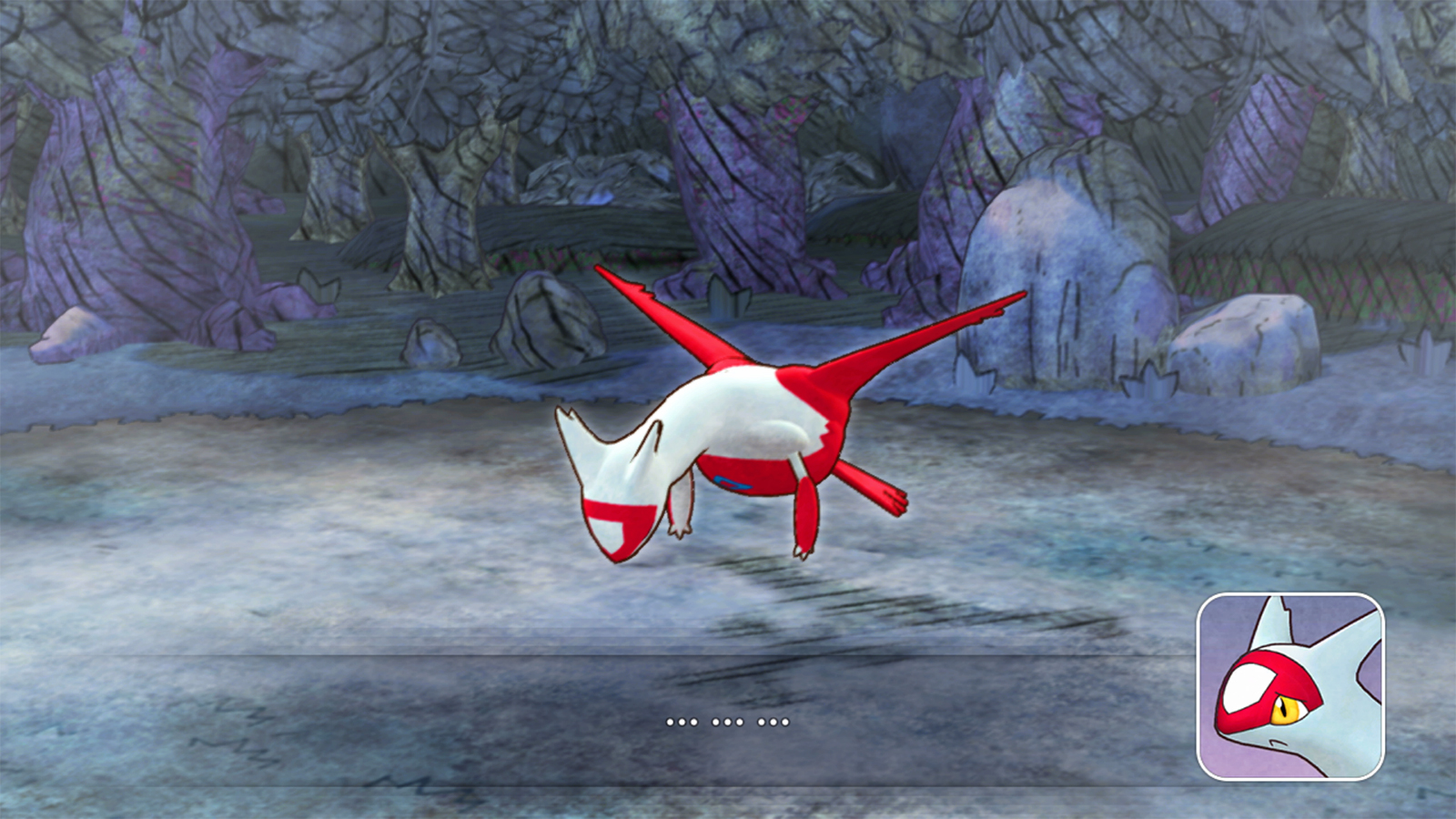Click the blue triangle marking on Latias's chest
Viewport: 1456px width, 819px height.
tap(732, 484)
